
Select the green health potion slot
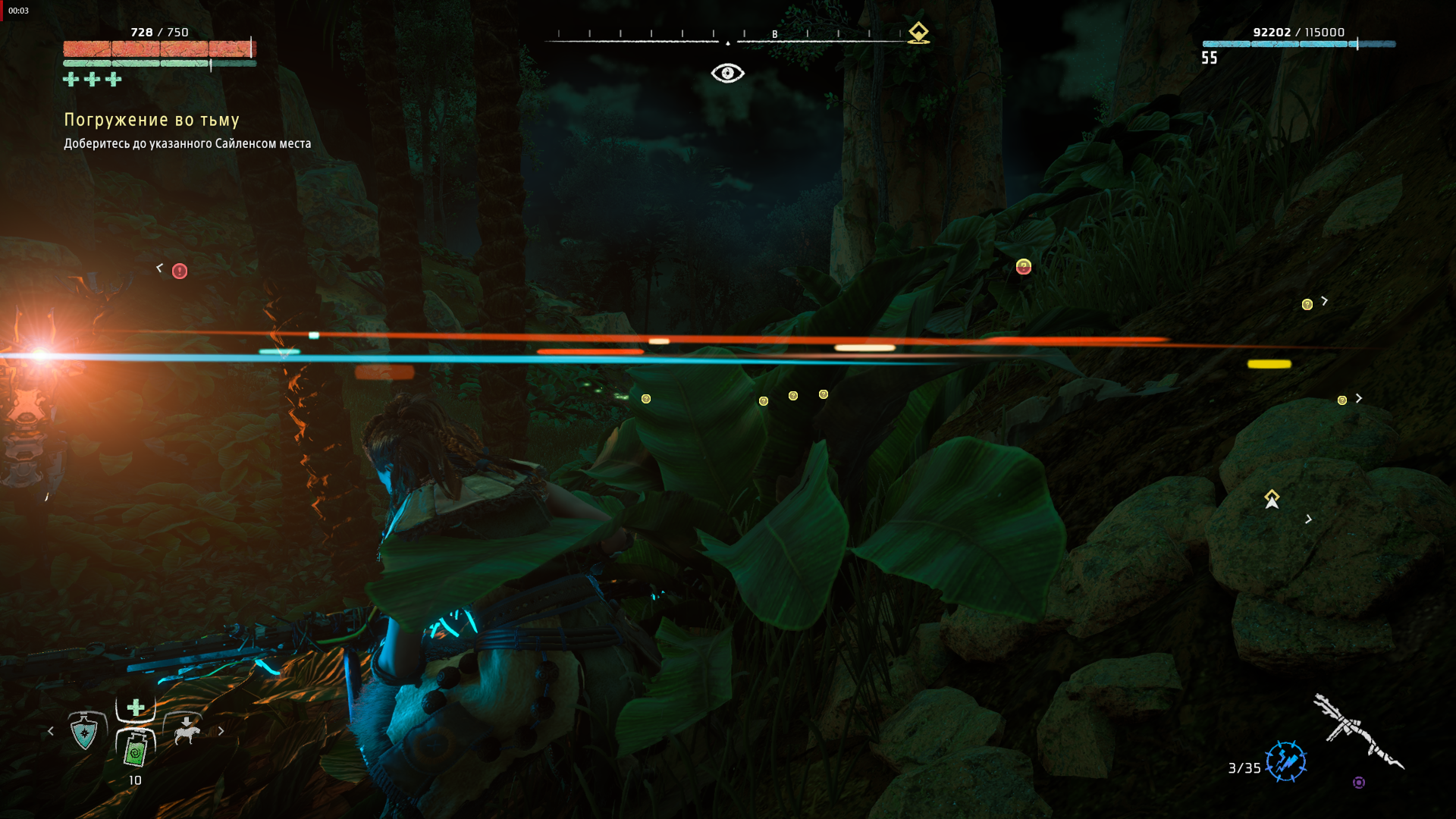point(136,749)
